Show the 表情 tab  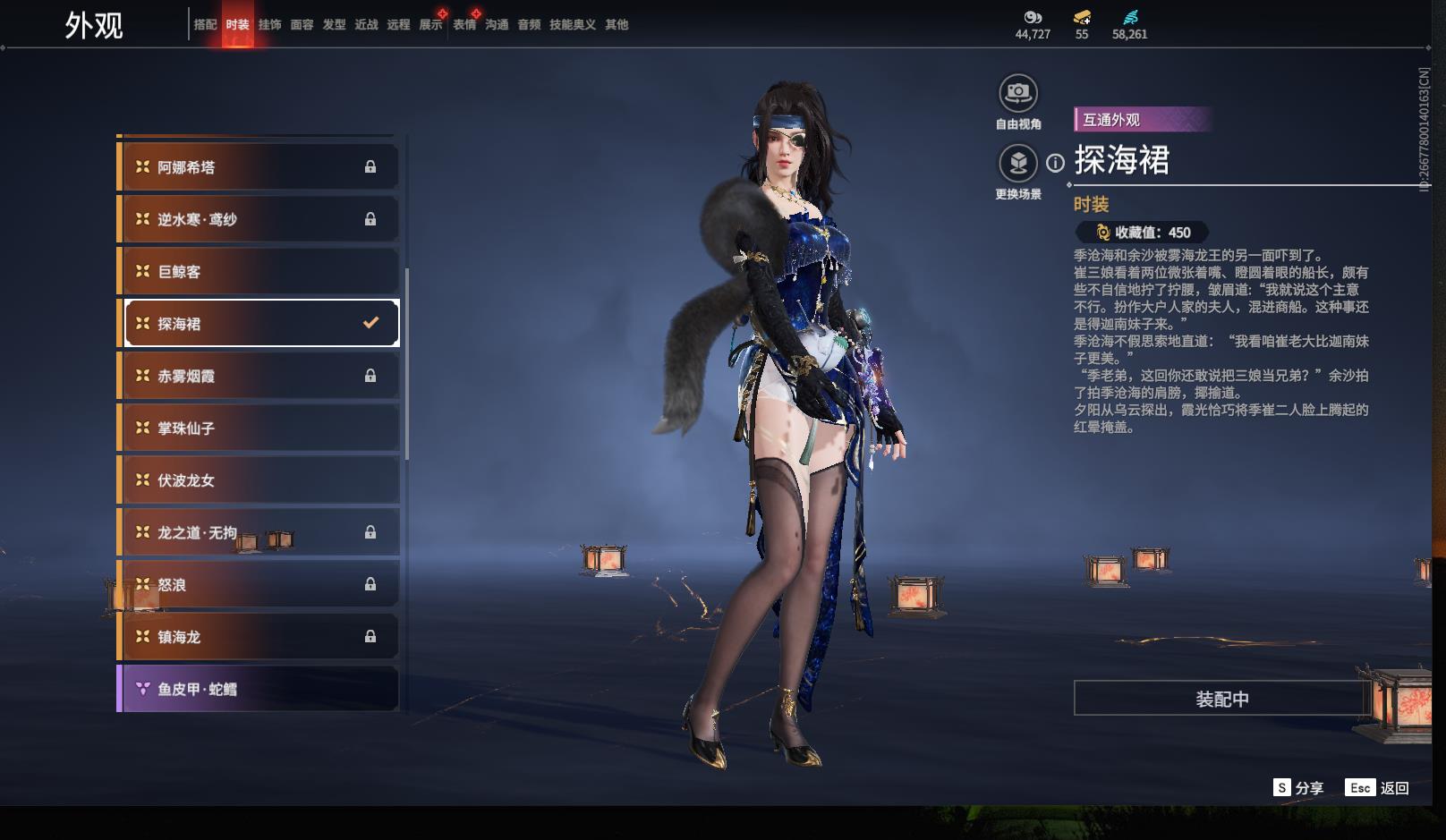coord(464,25)
